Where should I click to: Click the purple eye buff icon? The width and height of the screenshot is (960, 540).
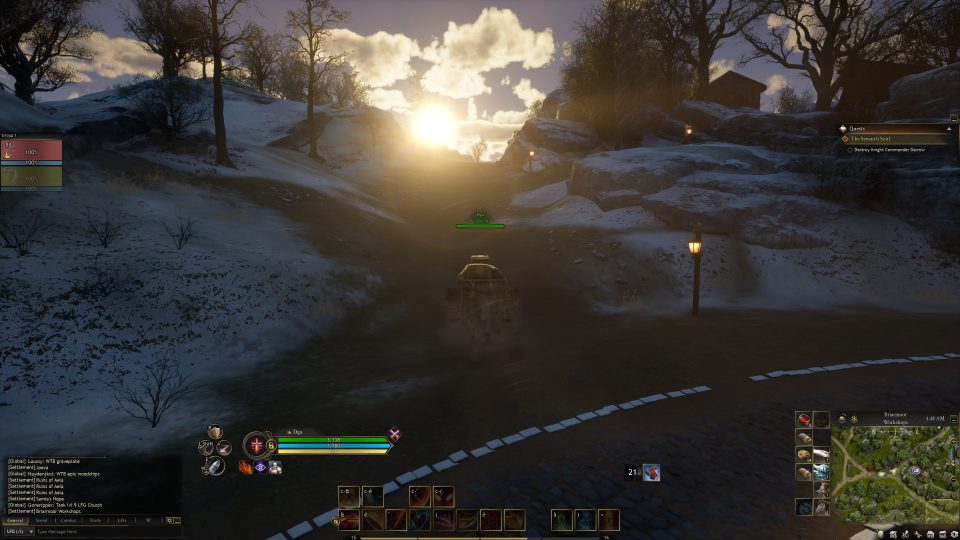click(x=260, y=467)
